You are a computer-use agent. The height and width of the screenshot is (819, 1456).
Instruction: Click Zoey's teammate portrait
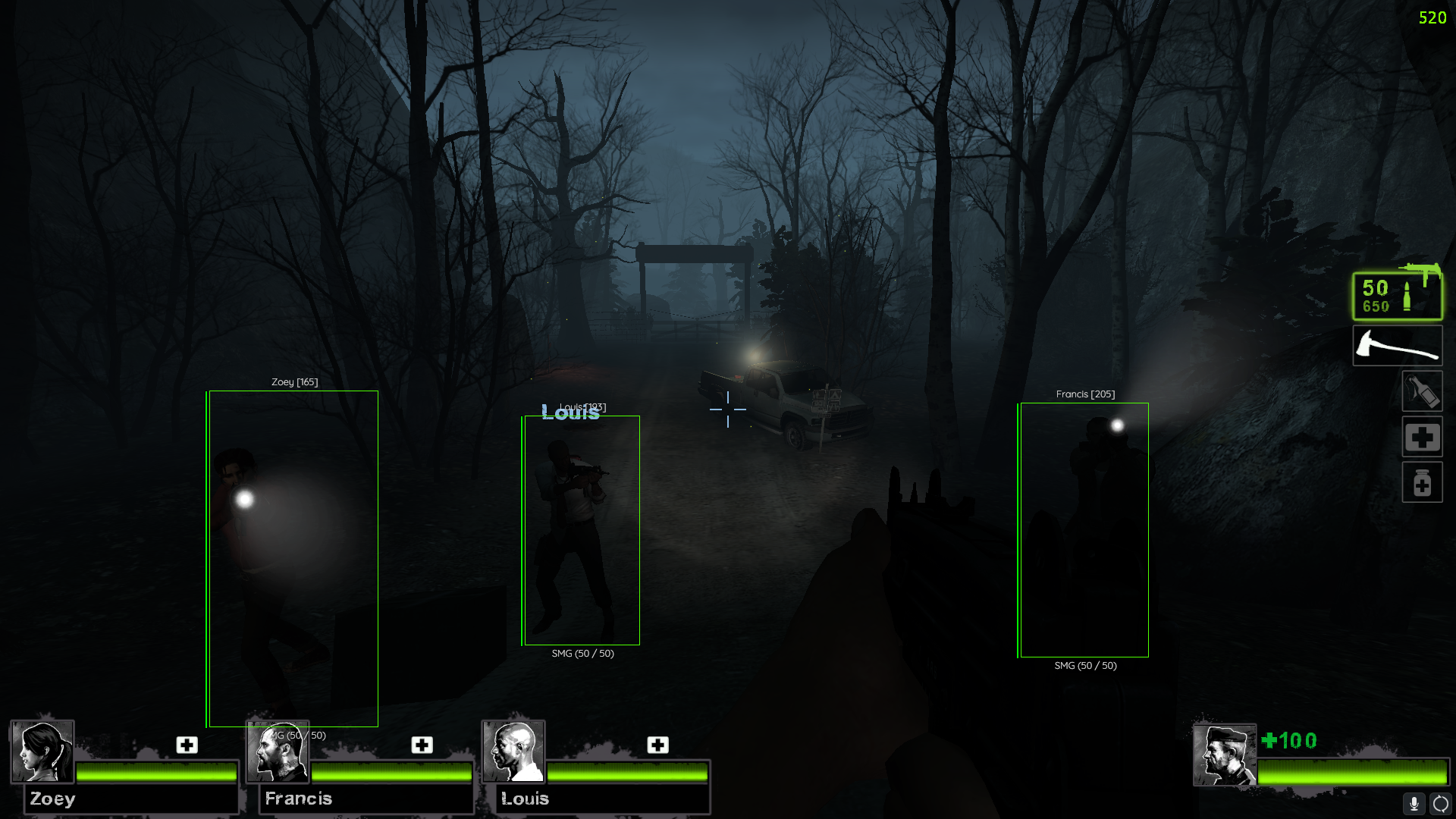click(x=42, y=752)
